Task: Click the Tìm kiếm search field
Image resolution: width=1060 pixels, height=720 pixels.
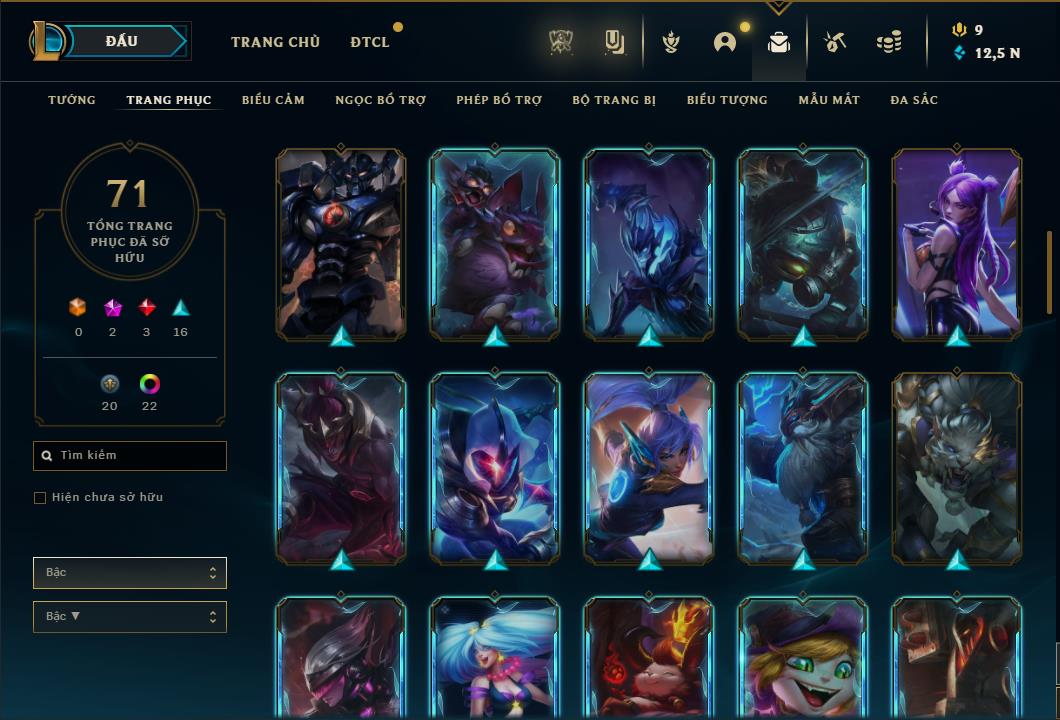Action: [130, 456]
